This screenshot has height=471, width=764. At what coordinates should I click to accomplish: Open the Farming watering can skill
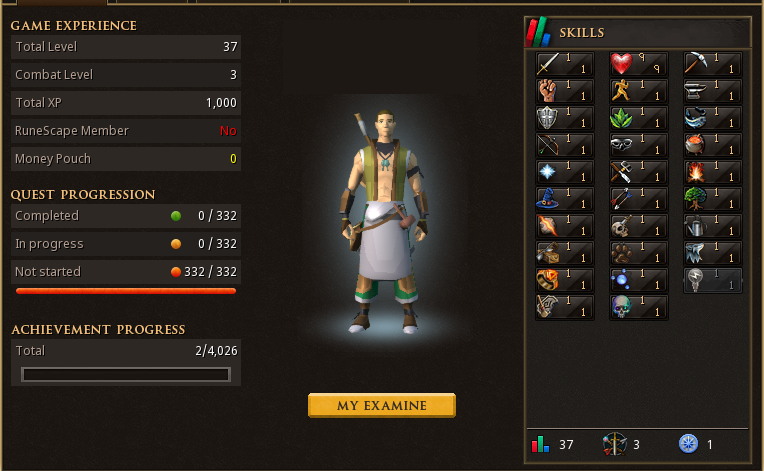713,227
